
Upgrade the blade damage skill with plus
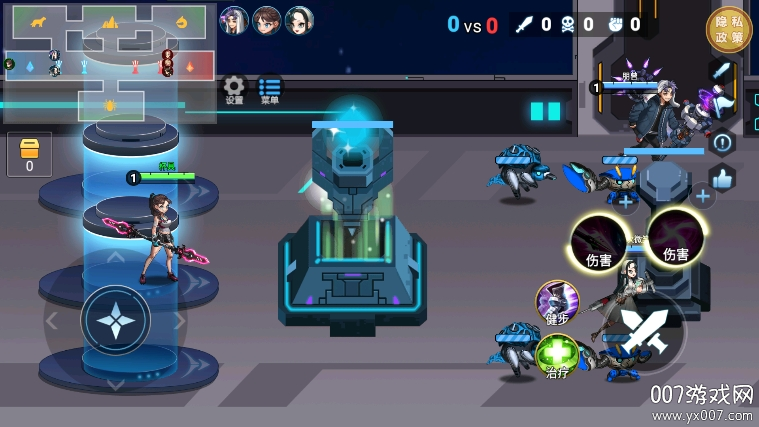point(626,201)
